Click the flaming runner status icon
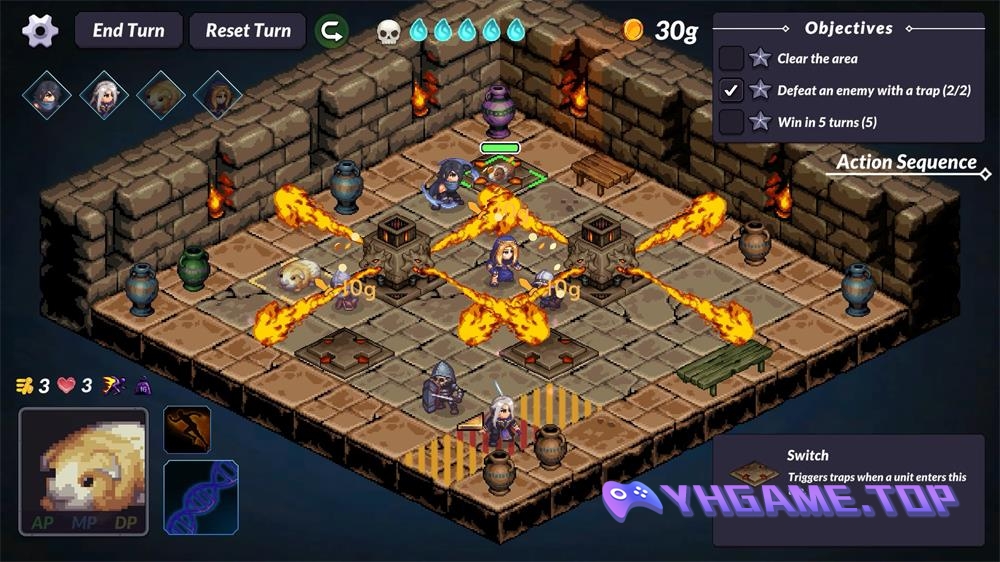 pos(112,386)
